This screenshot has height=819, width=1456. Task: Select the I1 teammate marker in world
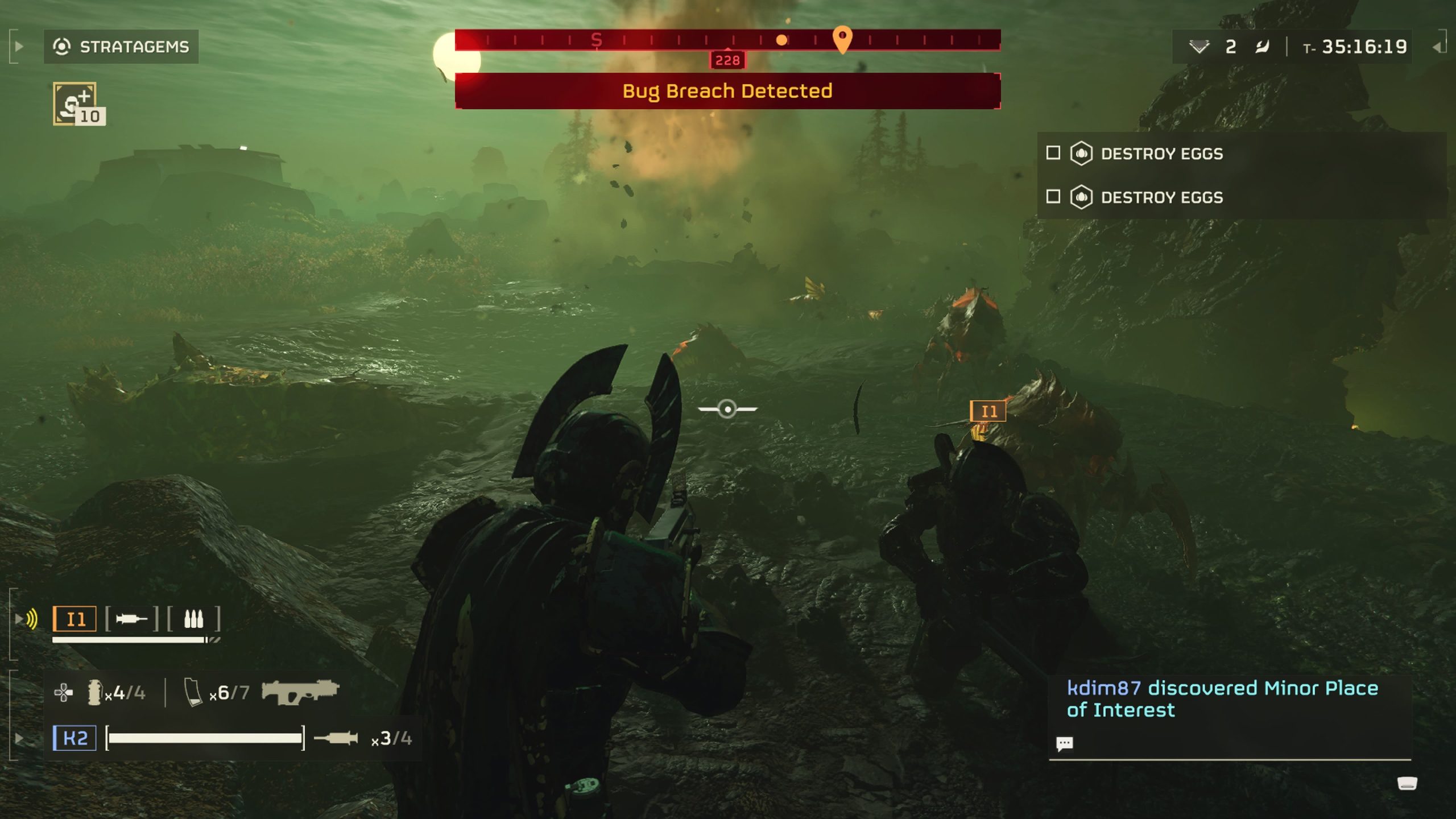(988, 411)
